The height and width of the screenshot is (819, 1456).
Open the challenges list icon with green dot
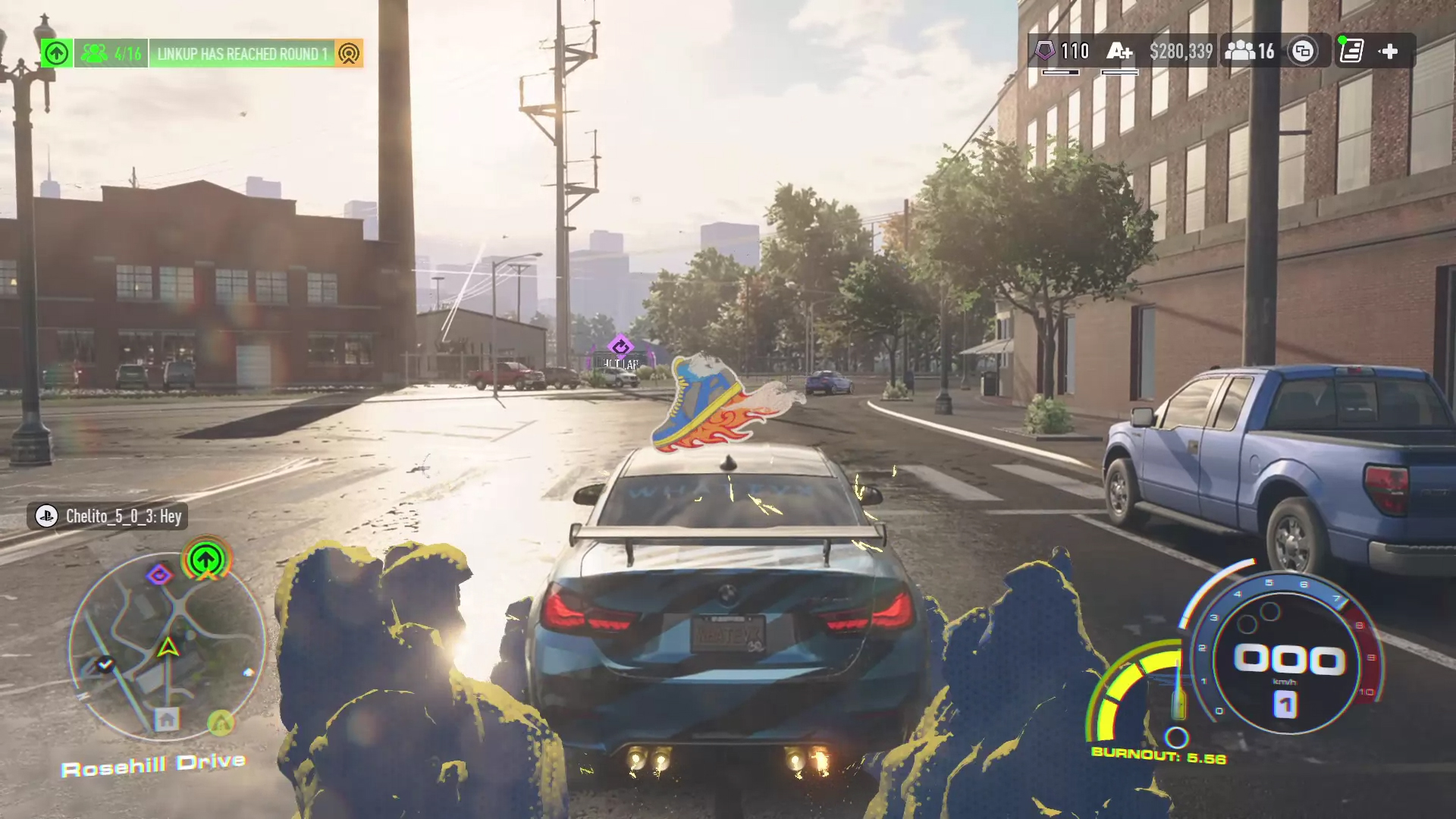[1351, 52]
